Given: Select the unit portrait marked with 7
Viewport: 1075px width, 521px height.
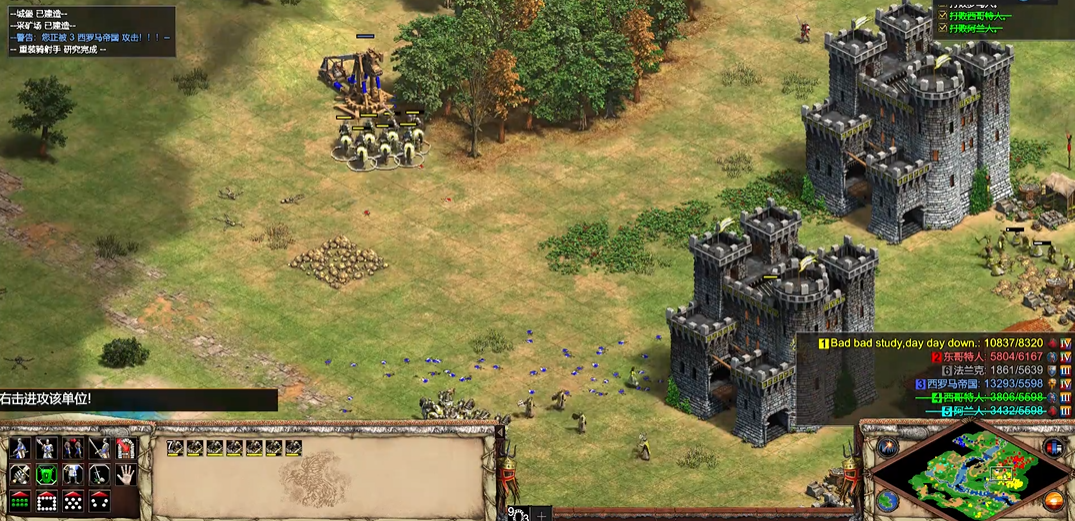Looking at the screenshot, I should pos(177,448).
